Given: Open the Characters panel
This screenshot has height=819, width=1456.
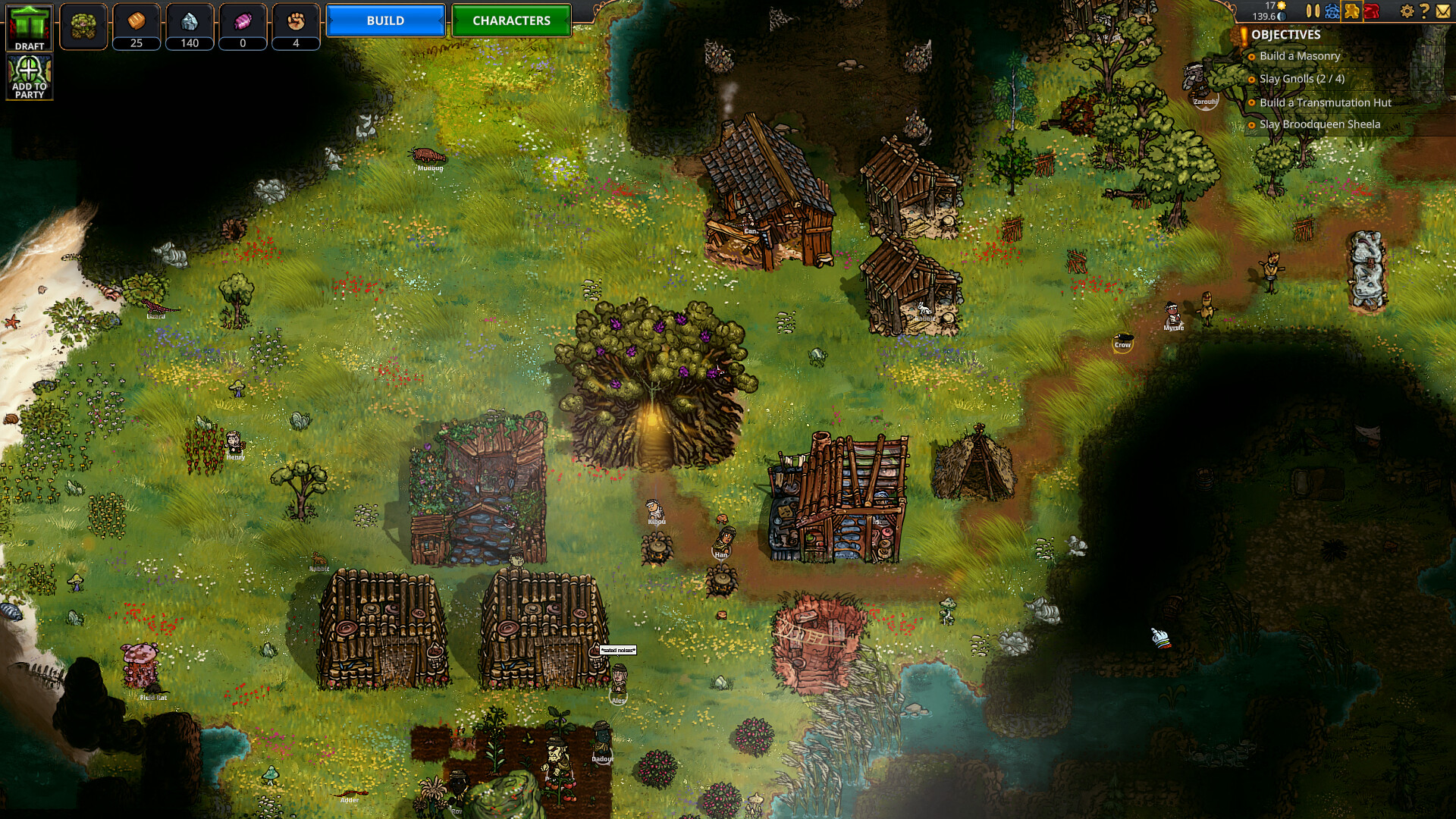Looking at the screenshot, I should pos(511,20).
